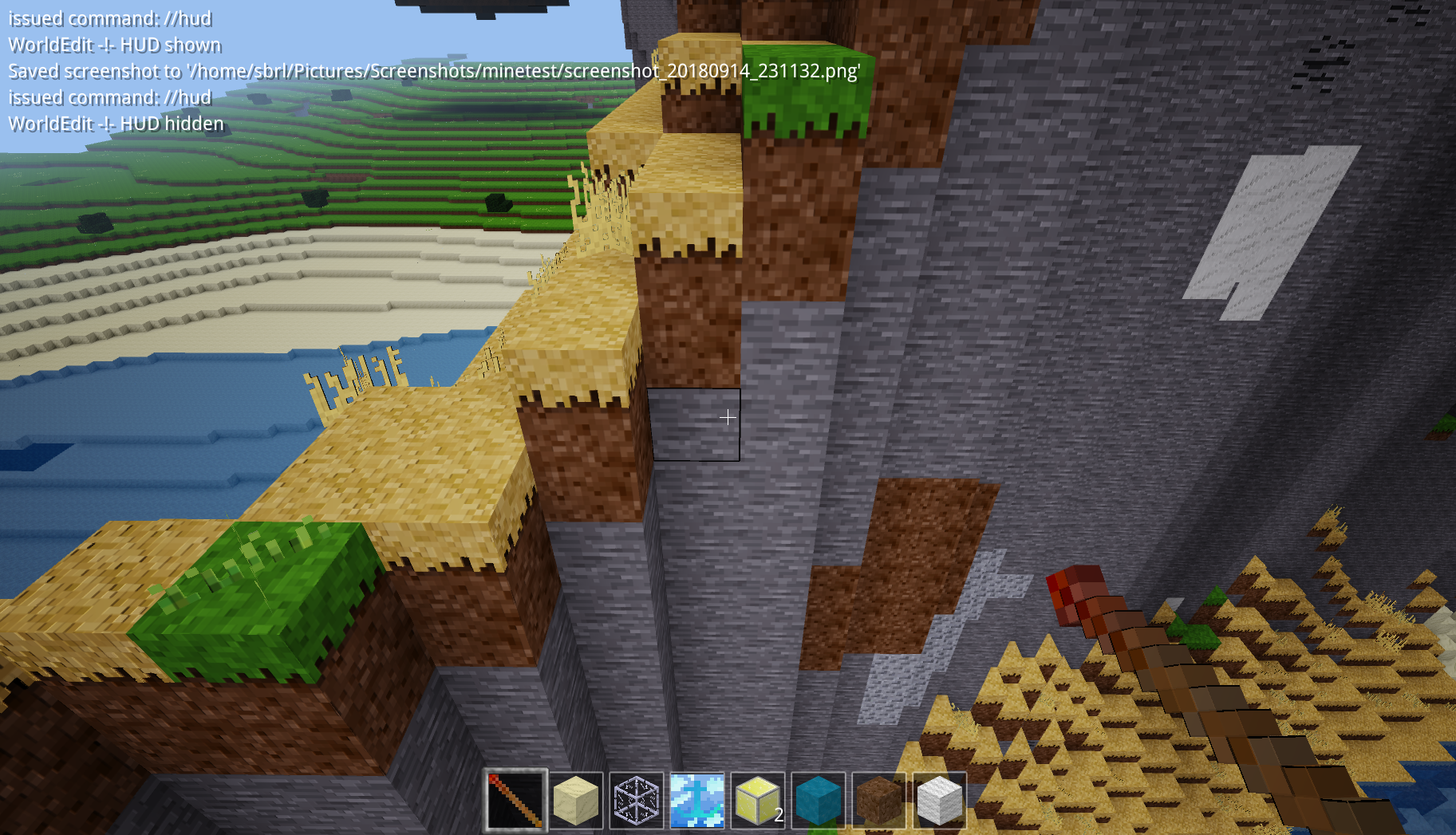Select the red-tipped wand hotbar slot
Image resolution: width=1456 pixels, height=835 pixels.
[515, 800]
